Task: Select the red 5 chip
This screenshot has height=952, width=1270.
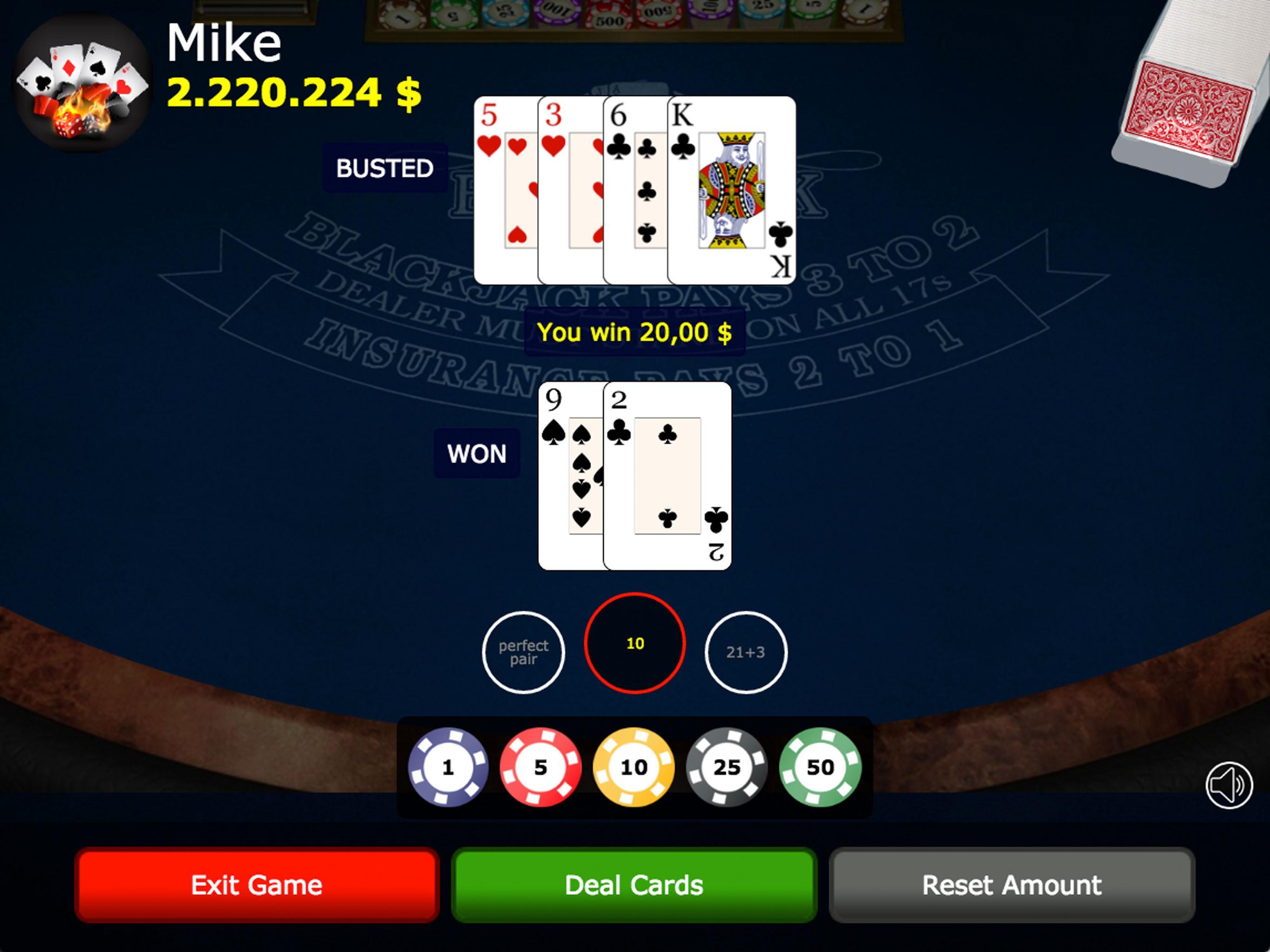Action: [542, 767]
